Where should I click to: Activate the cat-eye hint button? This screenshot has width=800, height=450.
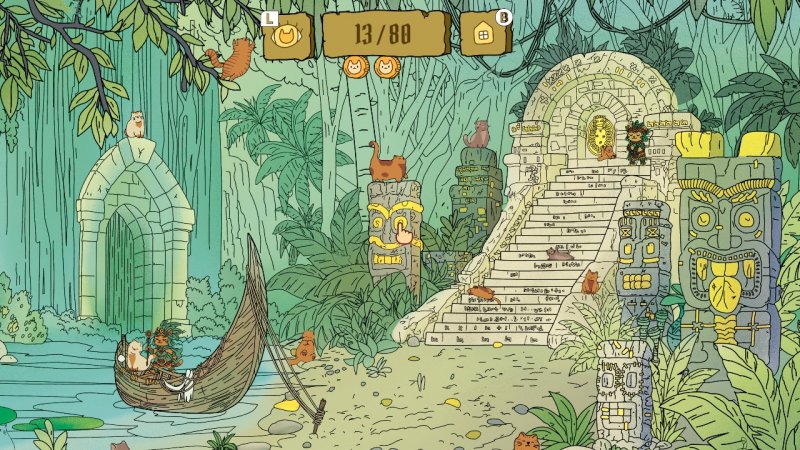point(288,37)
